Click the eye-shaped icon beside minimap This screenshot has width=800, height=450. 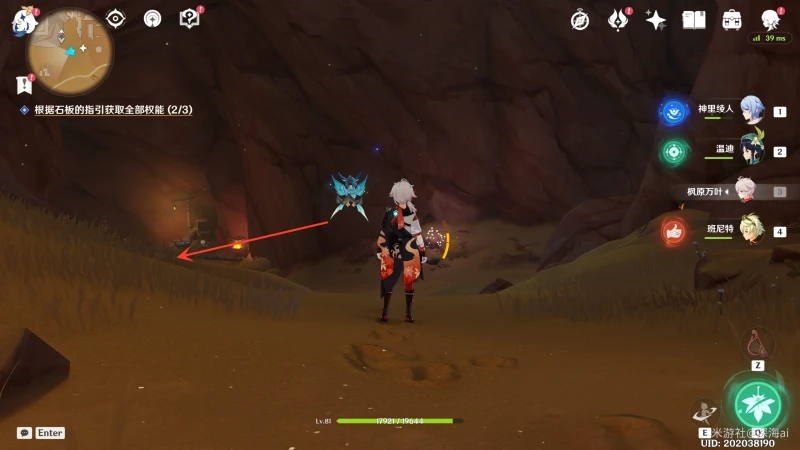tap(116, 18)
